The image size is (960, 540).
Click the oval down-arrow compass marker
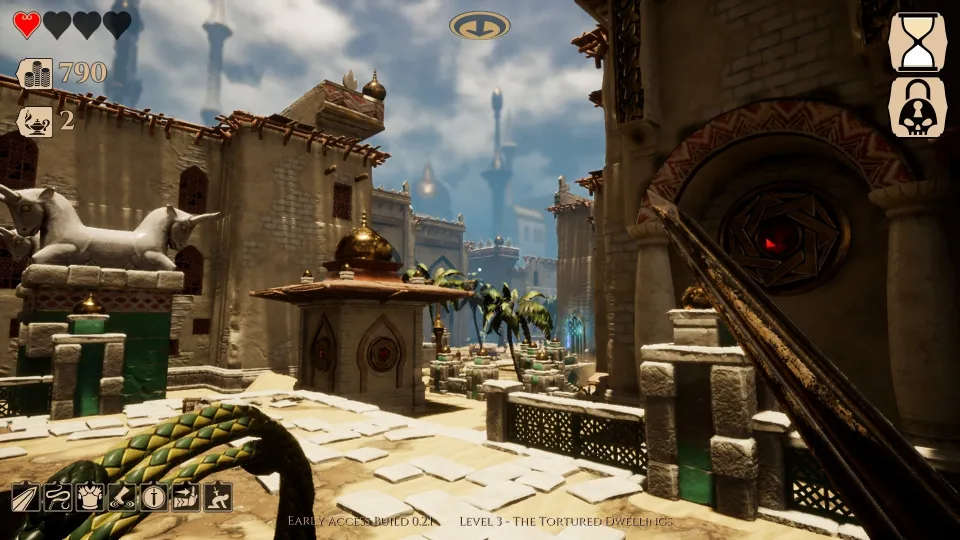click(480, 25)
